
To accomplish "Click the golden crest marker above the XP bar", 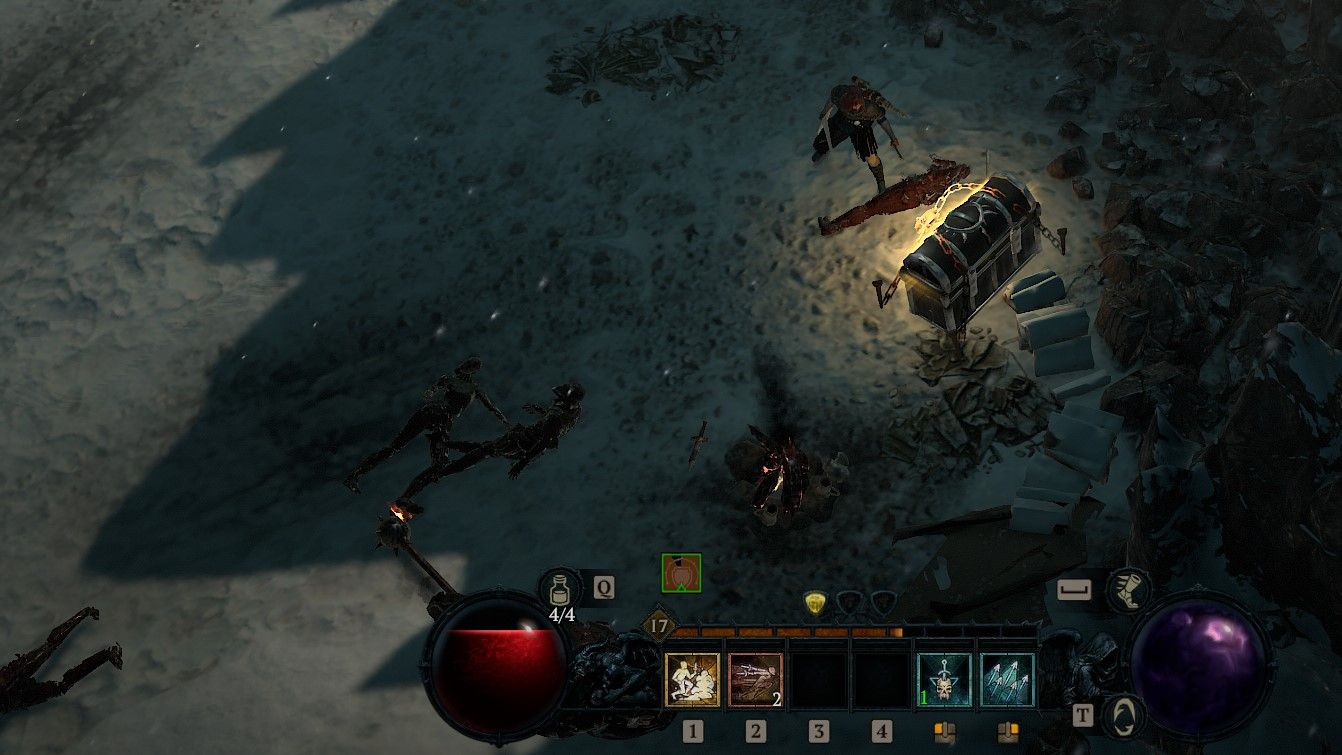I will click(x=815, y=602).
